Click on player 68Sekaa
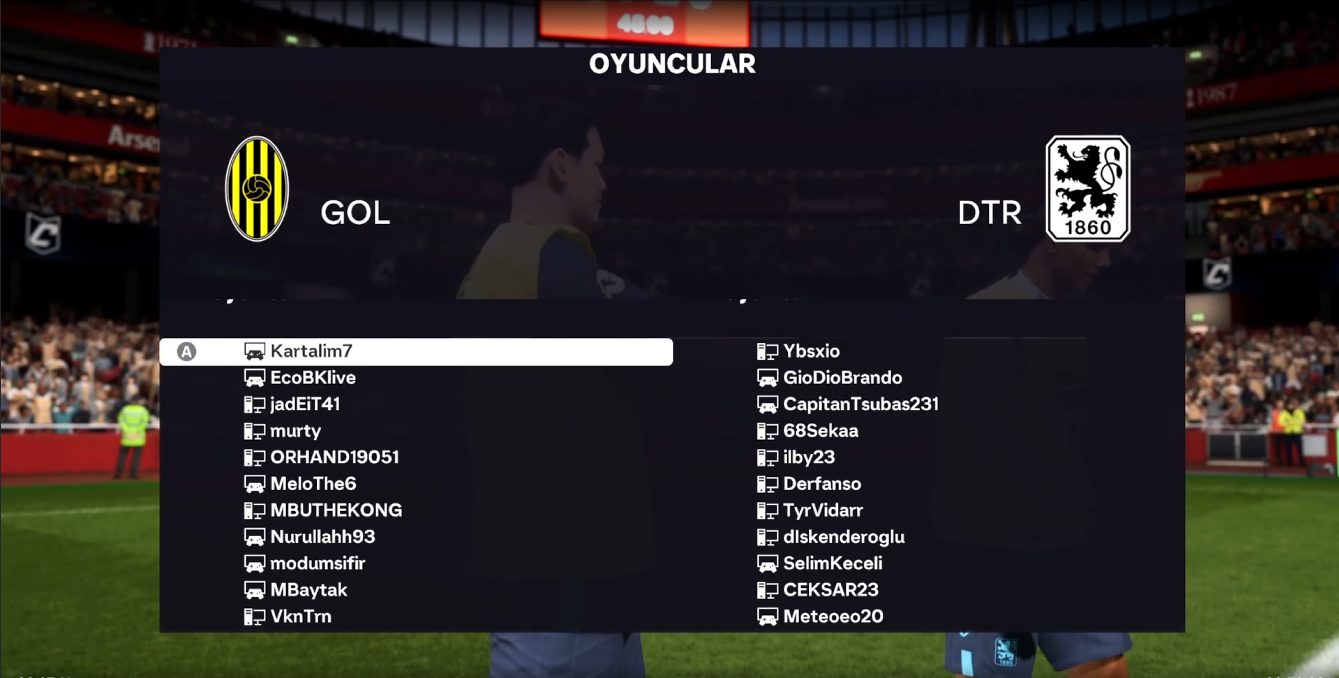The height and width of the screenshot is (678, 1339). pyautogui.click(x=820, y=431)
